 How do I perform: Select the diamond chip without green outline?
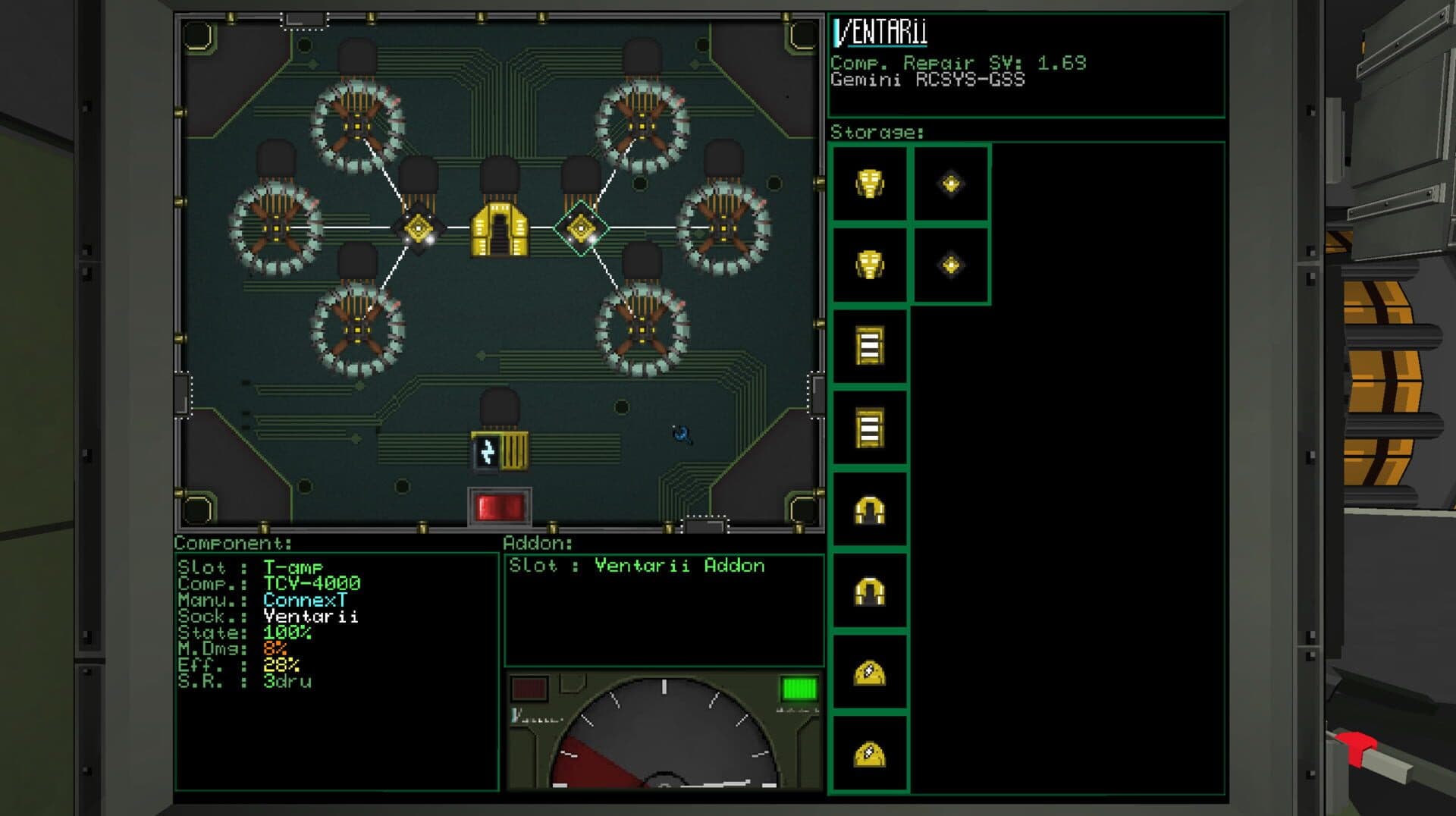coord(418,228)
